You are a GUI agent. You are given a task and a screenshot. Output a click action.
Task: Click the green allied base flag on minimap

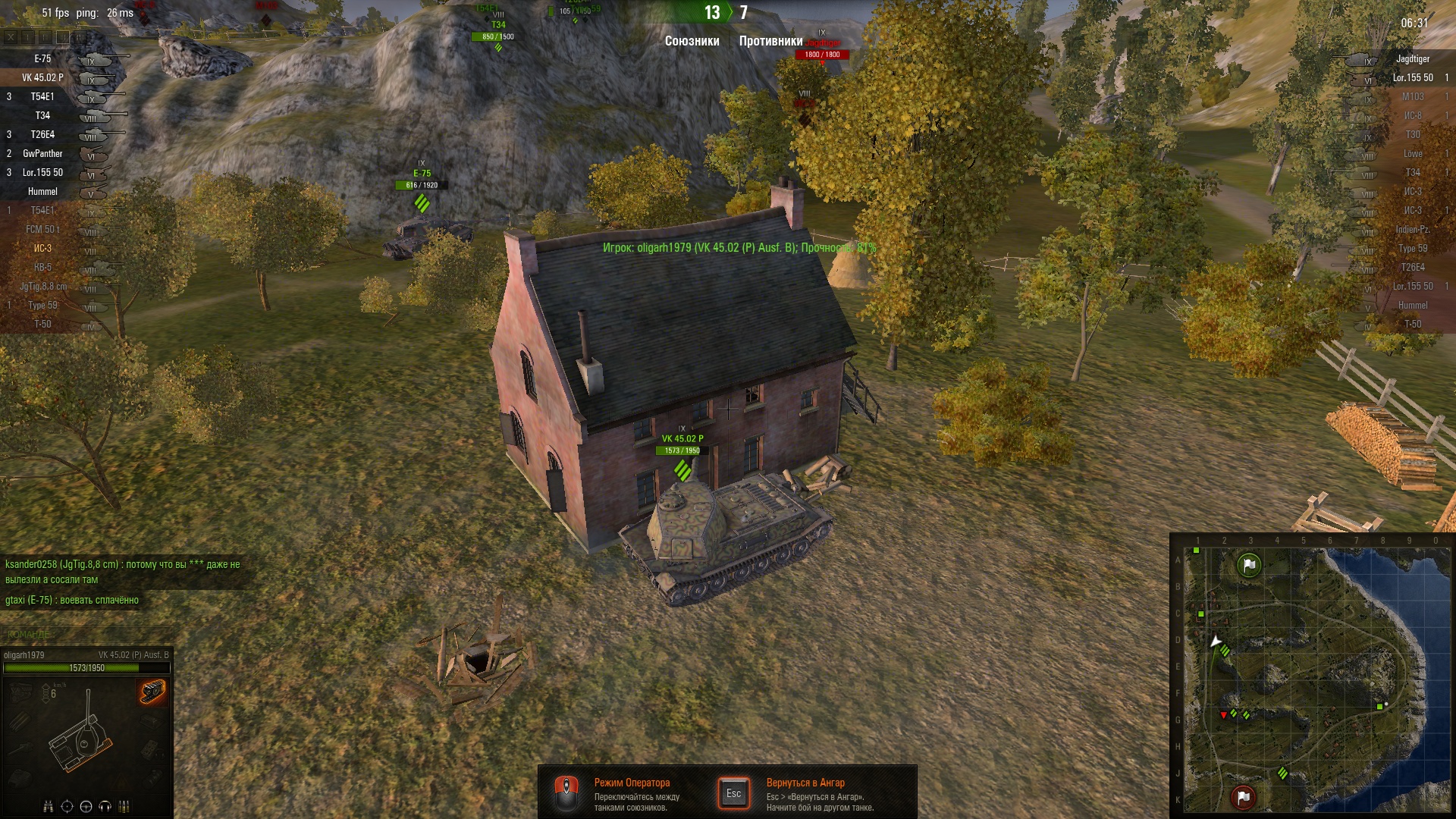[1249, 565]
